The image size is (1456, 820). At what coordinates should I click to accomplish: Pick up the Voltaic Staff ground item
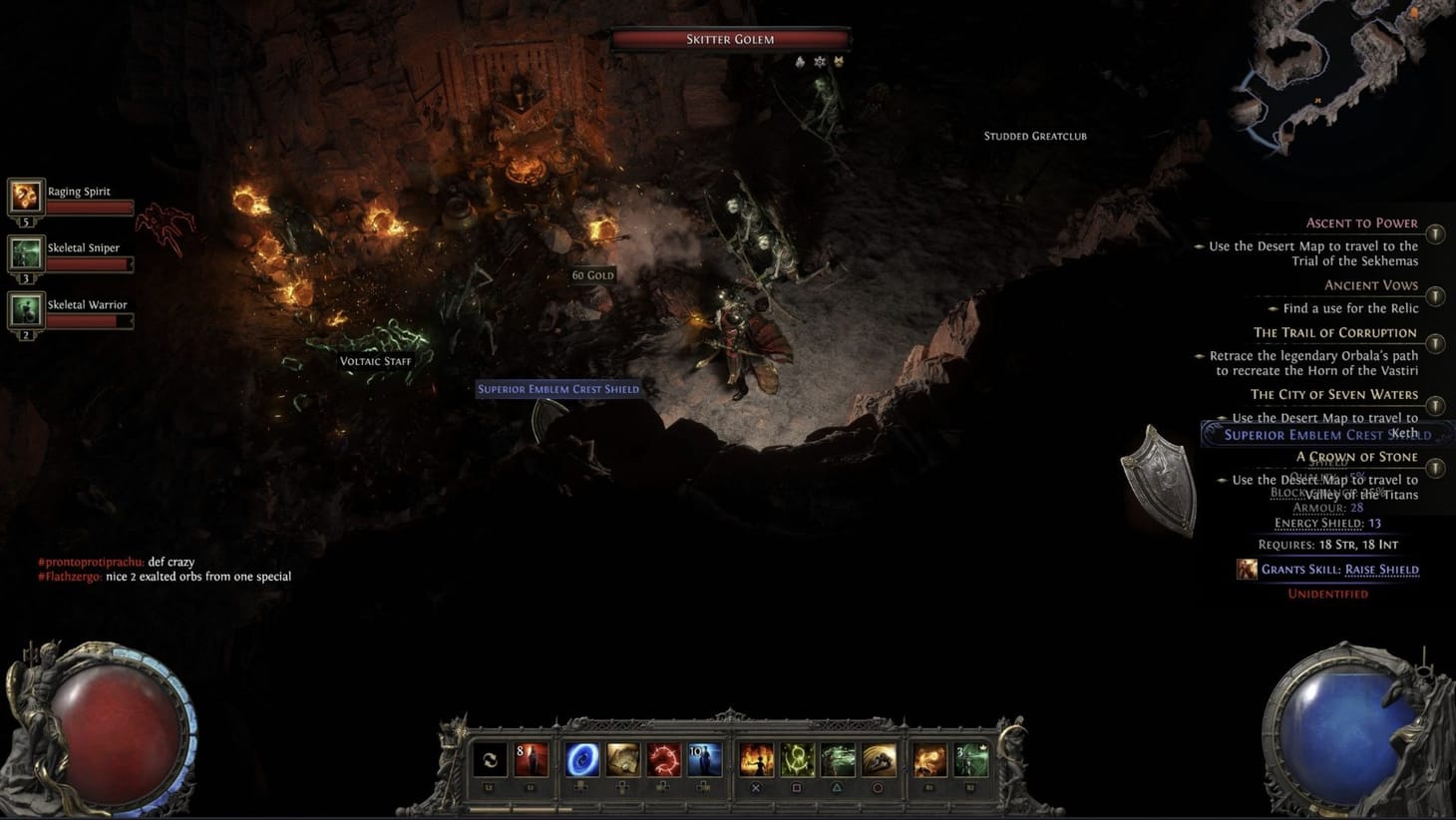click(x=376, y=361)
